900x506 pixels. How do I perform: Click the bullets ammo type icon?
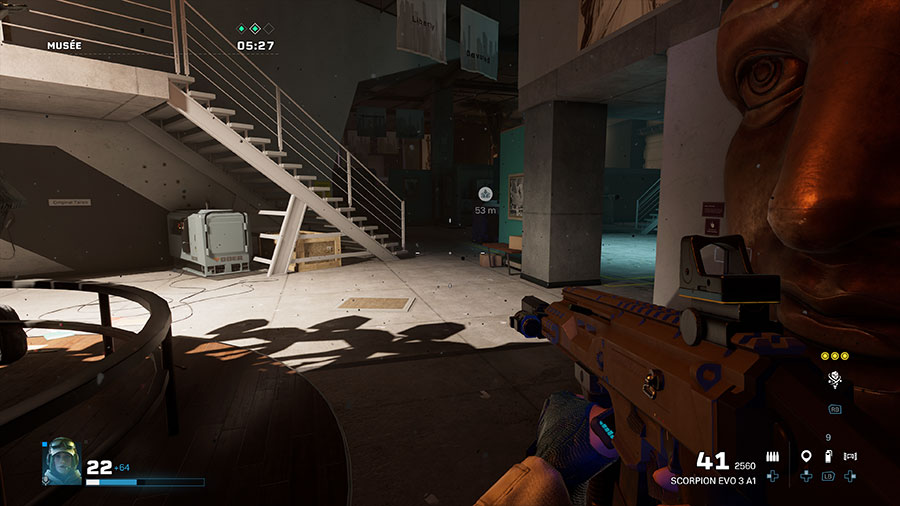pyautogui.click(x=772, y=457)
